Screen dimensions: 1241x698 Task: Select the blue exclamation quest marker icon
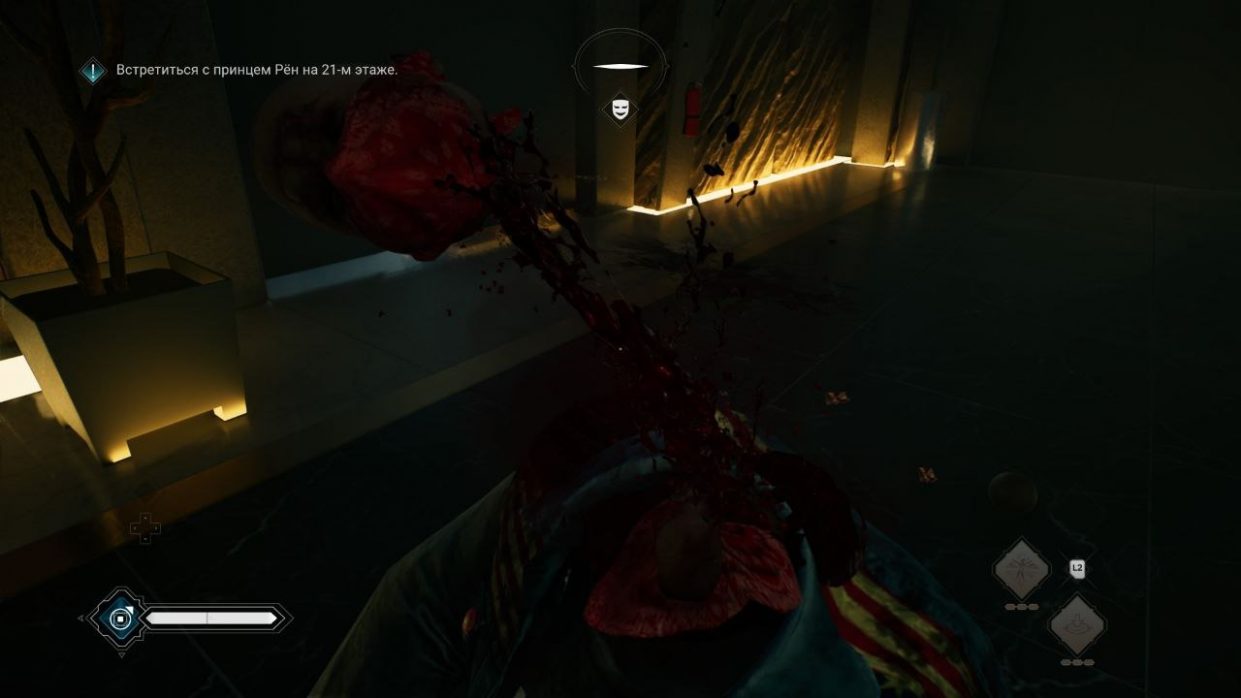coord(94,71)
